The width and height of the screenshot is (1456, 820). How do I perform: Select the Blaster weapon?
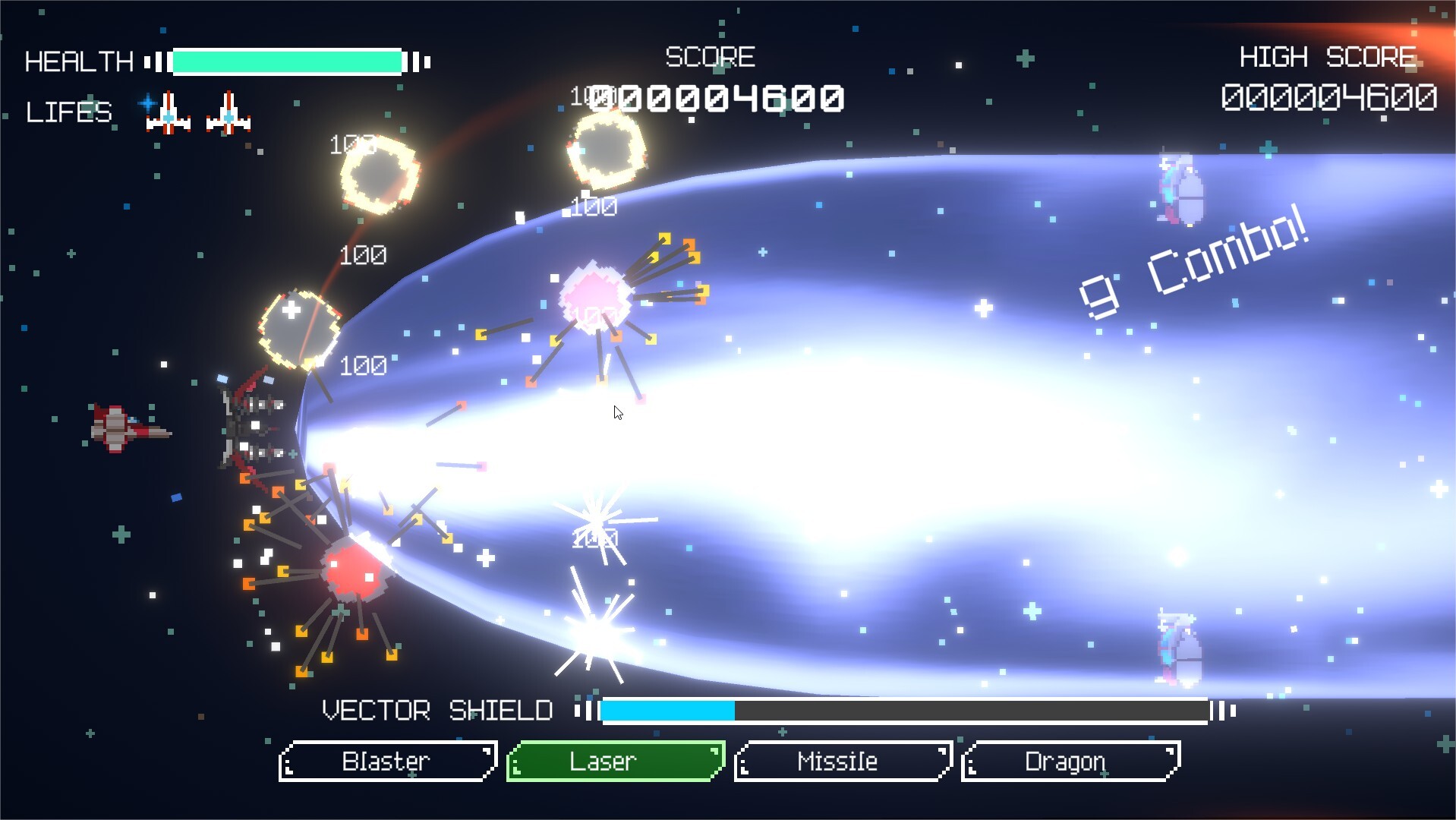pyautogui.click(x=387, y=761)
